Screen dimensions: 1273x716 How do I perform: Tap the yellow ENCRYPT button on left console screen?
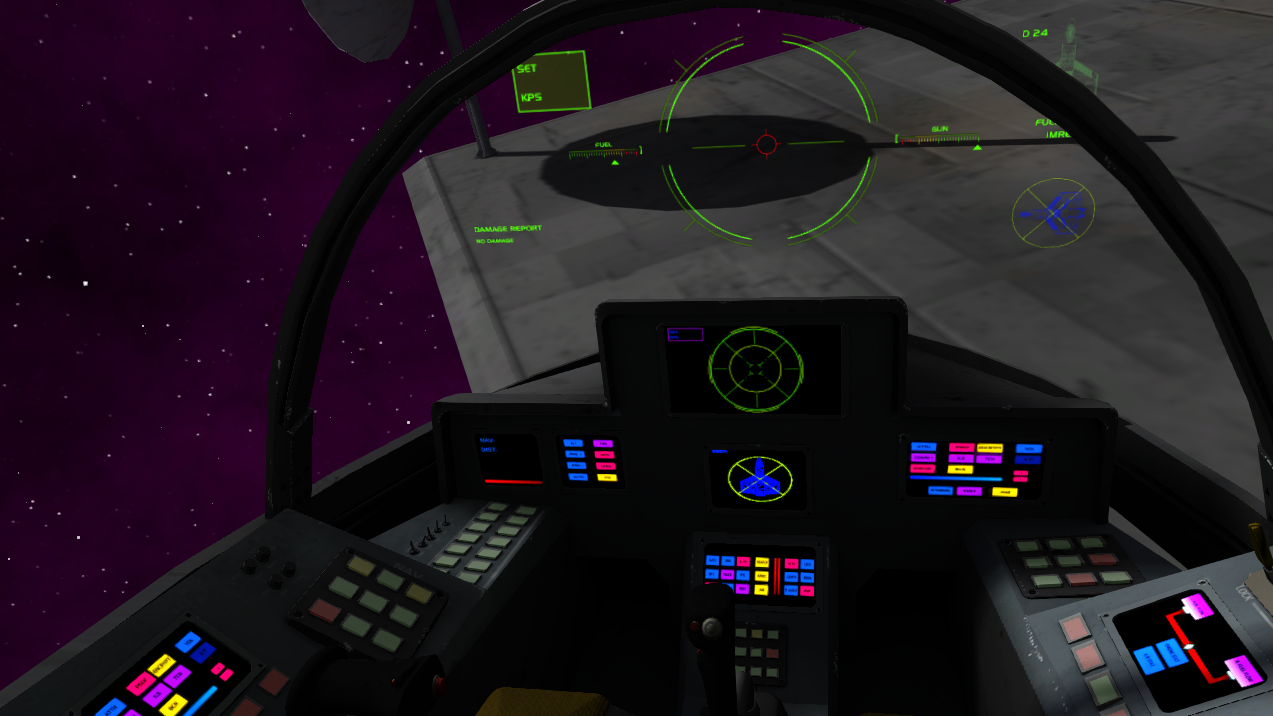click(x=161, y=665)
